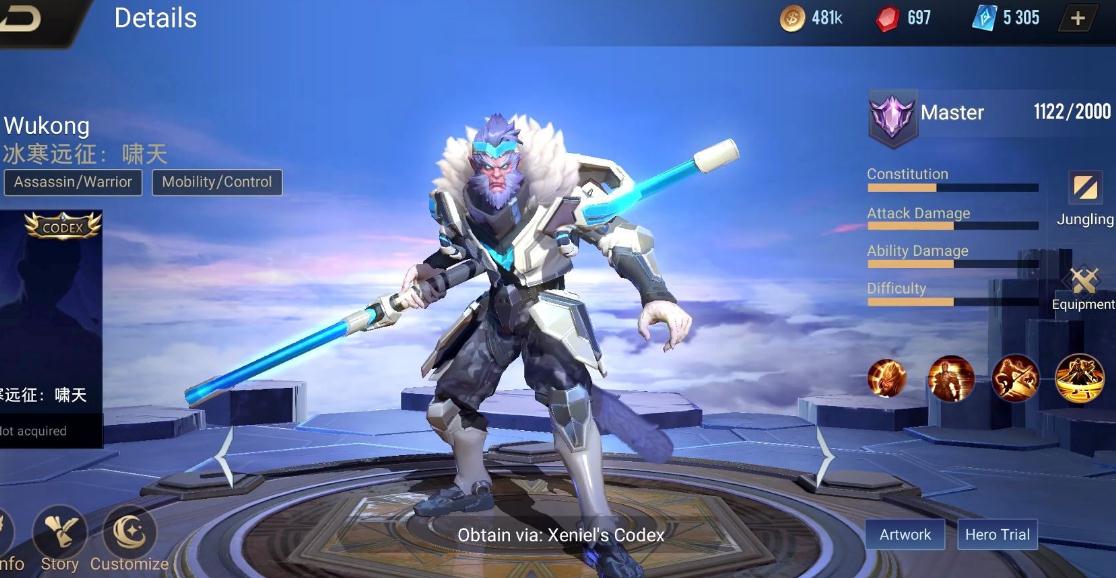The width and height of the screenshot is (1116, 578).
Task: View the fourth golden ultimate skill icon
Action: click(x=1079, y=379)
